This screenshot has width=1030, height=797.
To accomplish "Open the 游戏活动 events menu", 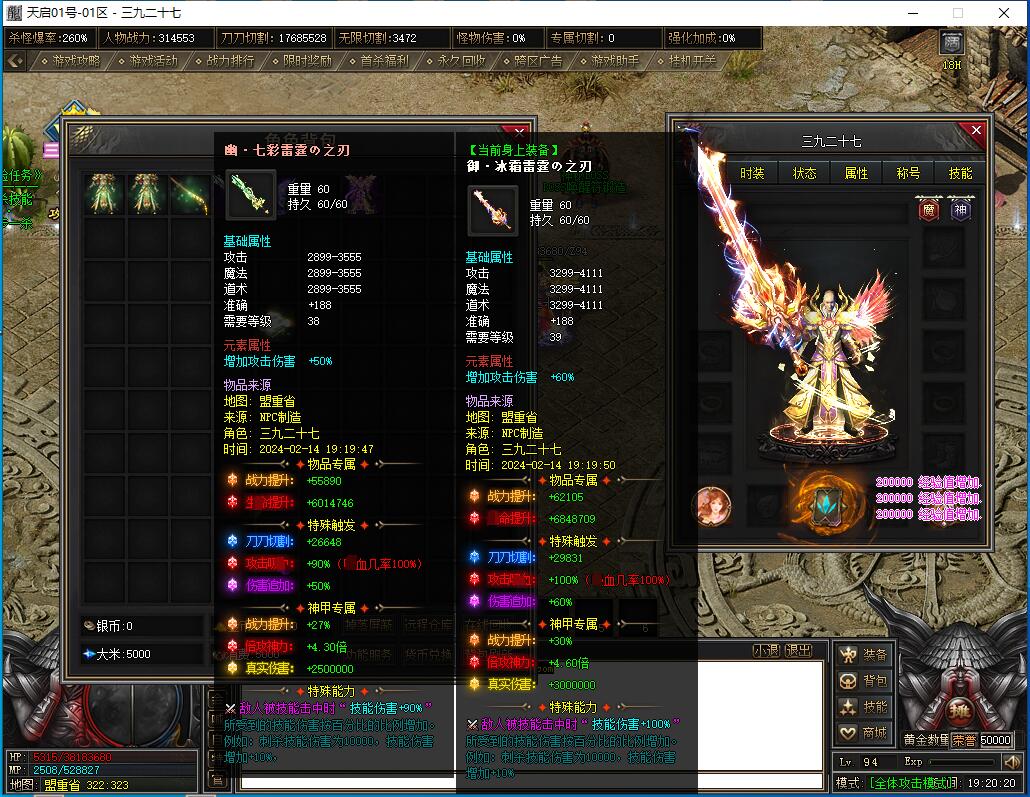I will click(149, 60).
